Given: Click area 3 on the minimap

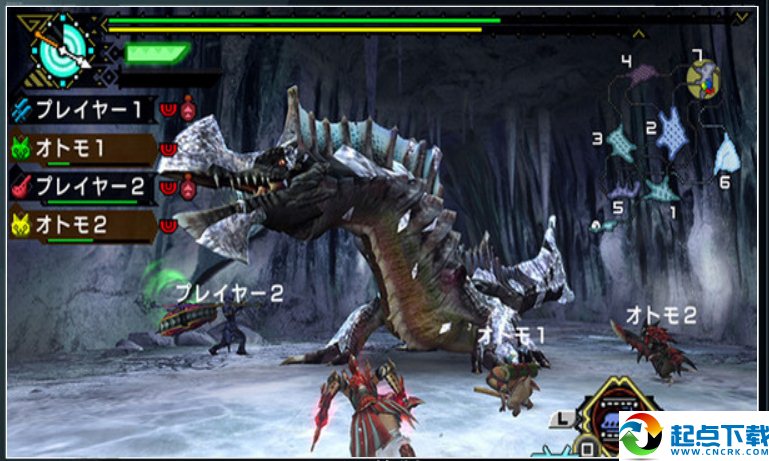Looking at the screenshot, I should [619, 143].
